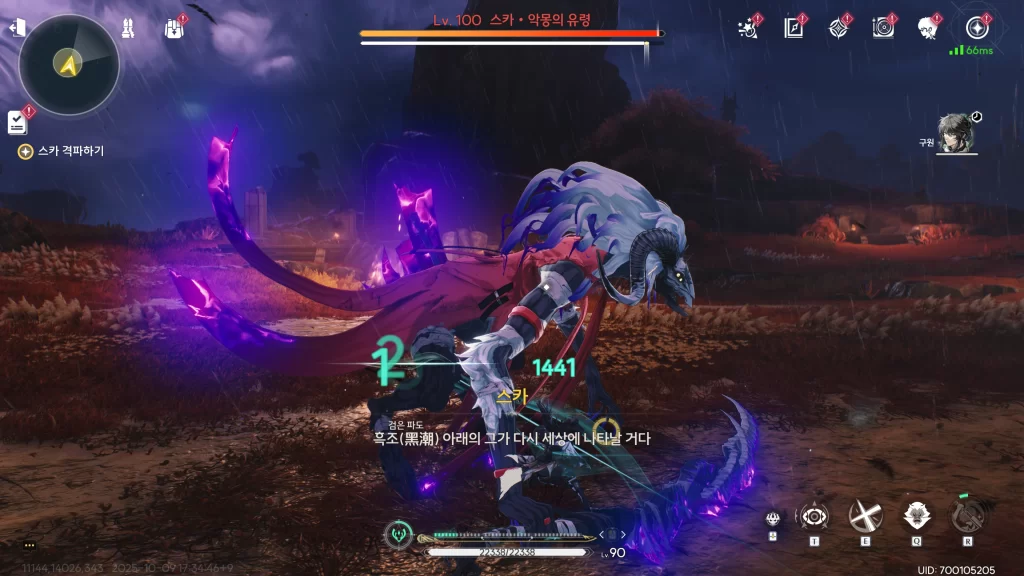
Task: Open the character head profile icon
Action: tap(927, 28)
